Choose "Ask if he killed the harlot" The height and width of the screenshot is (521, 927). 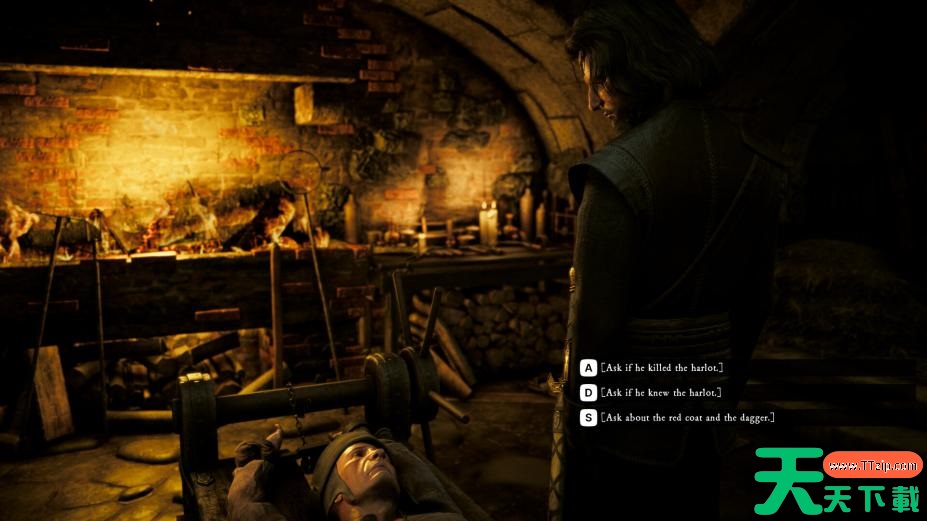pyautogui.click(x=661, y=368)
